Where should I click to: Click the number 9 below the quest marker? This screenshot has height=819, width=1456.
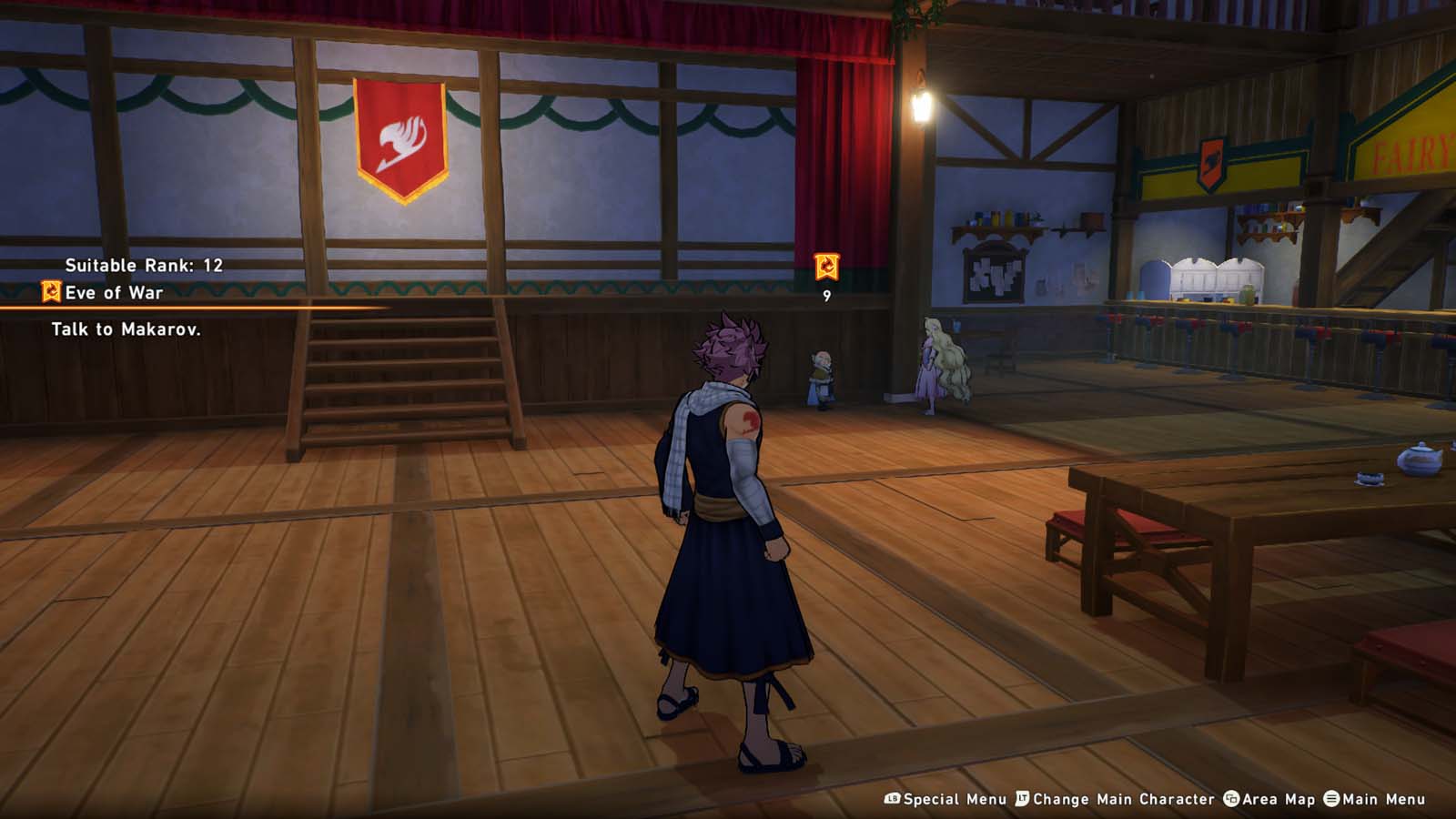click(825, 298)
